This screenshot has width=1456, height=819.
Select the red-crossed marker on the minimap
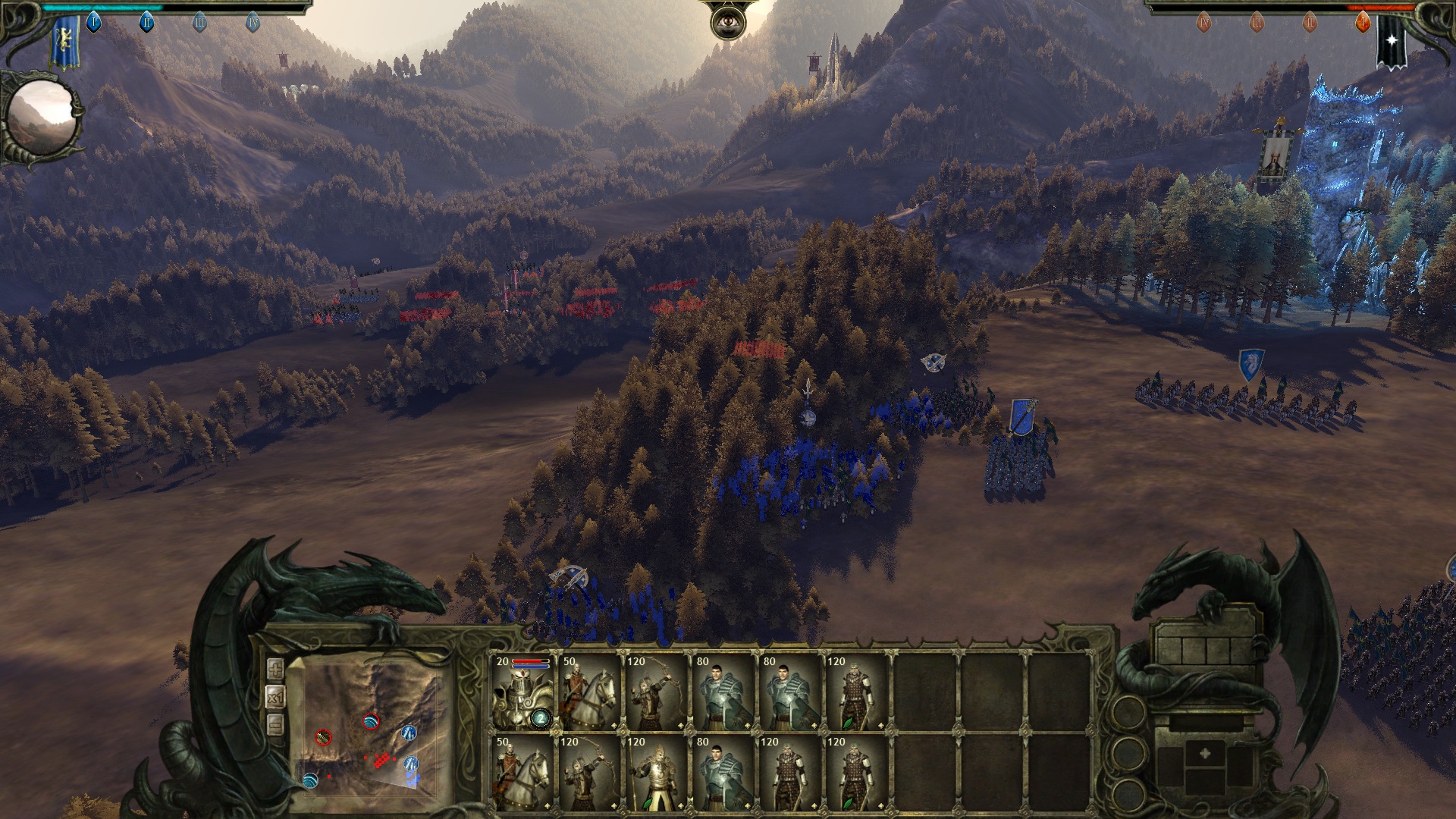click(323, 736)
